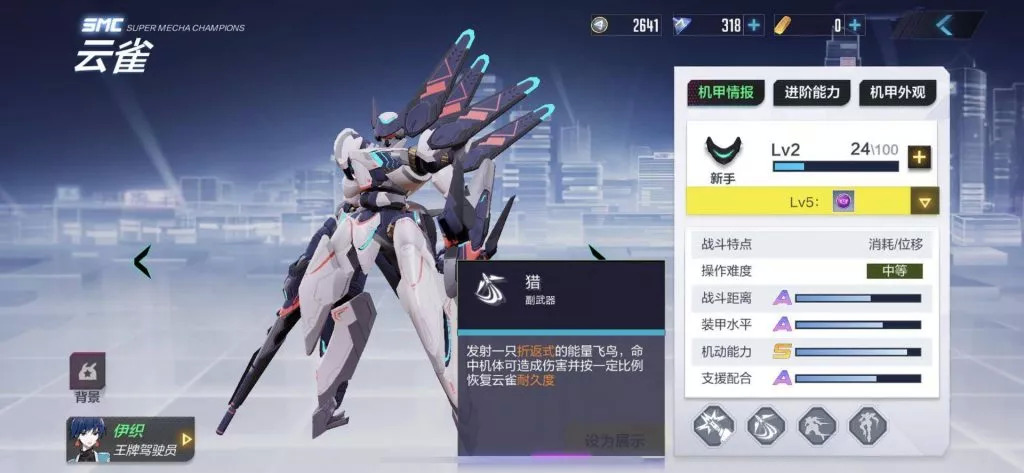Click the yellow plus beside mech experience

coord(919,157)
